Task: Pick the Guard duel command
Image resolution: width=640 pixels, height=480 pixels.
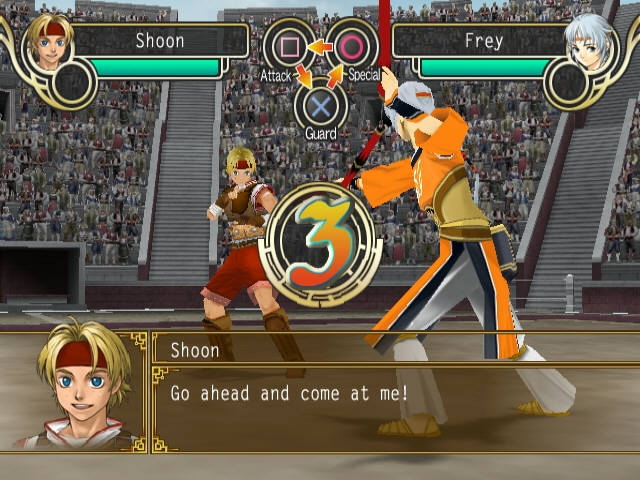Action: click(320, 106)
